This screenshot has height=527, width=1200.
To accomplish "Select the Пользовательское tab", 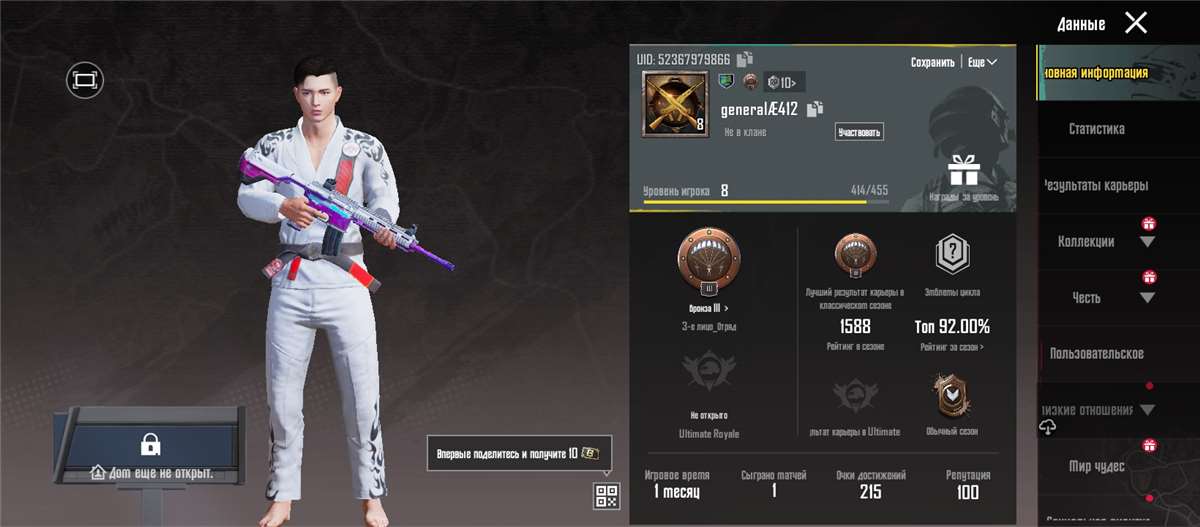I will coord(1096,354).
